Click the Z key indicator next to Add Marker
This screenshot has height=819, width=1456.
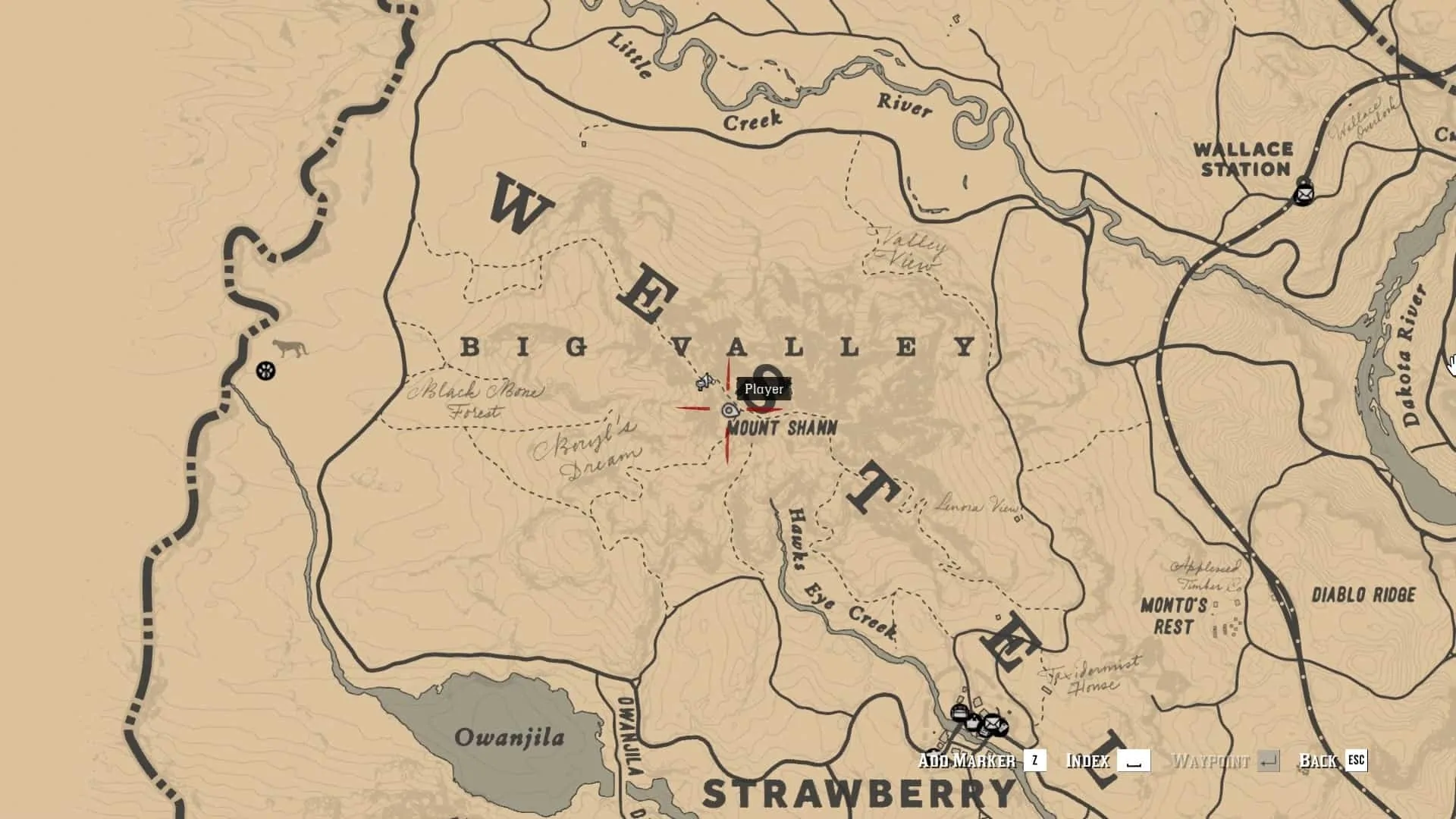tap(1034, 761)
